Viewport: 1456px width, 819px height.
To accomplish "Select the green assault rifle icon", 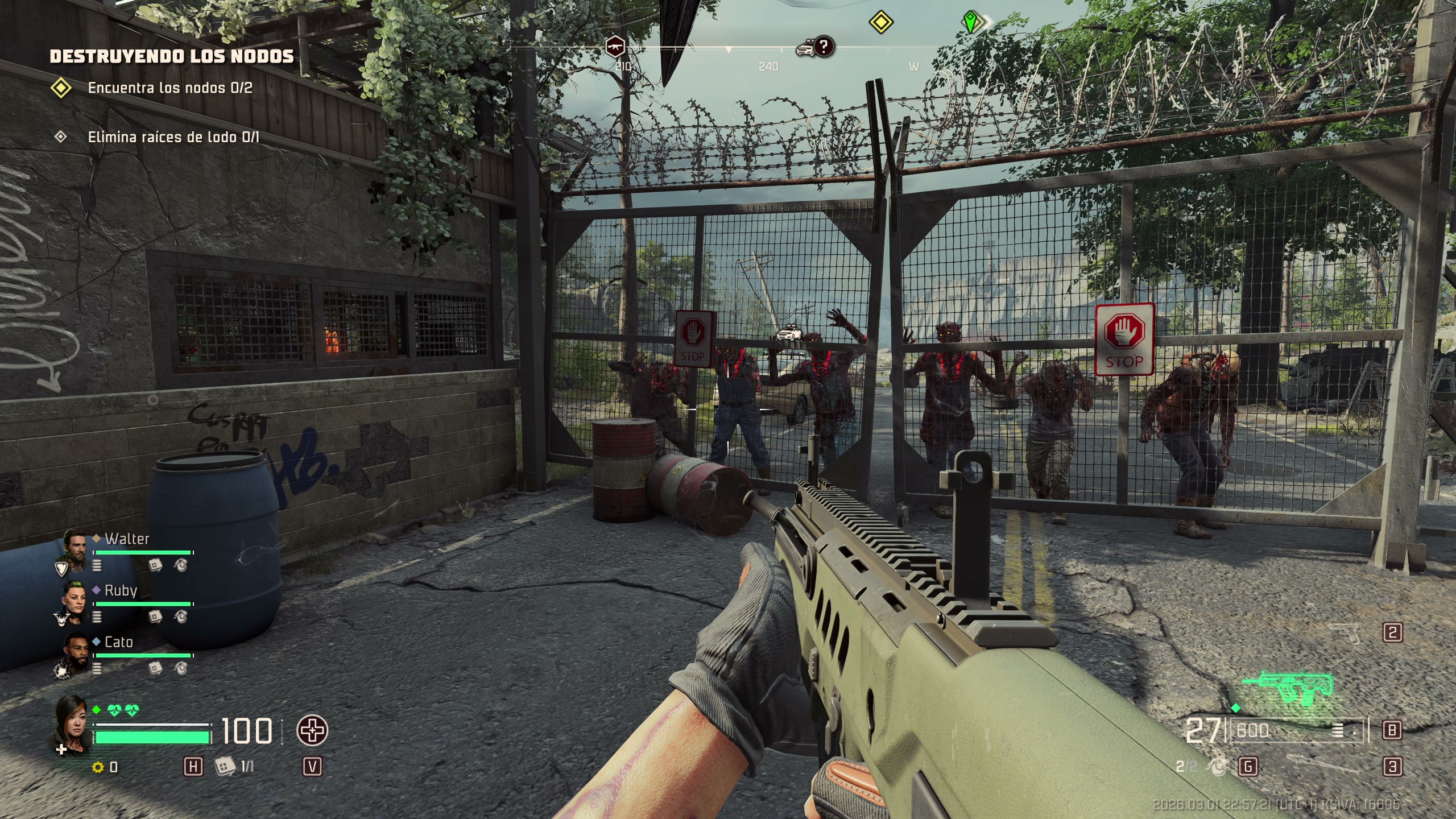I will [1289, 689].
